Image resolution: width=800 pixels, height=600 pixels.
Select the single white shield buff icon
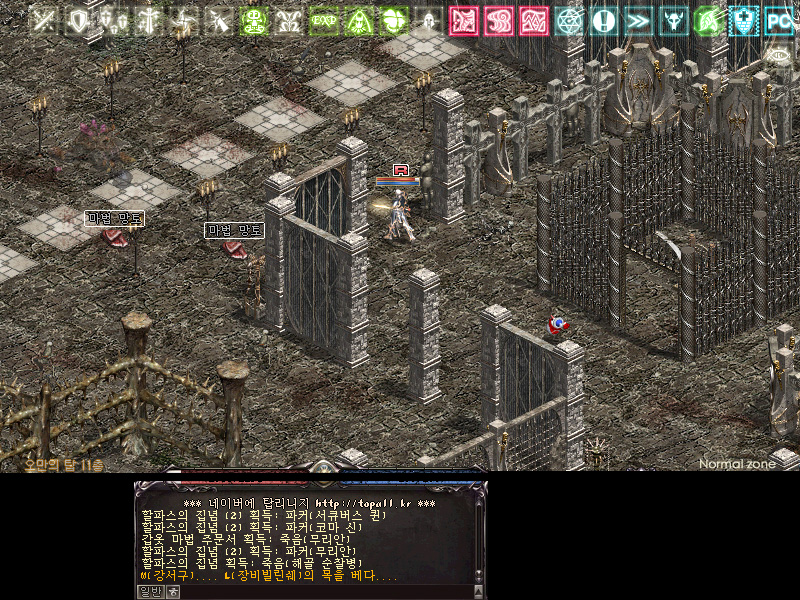pyautogui.click(x=77, y=20)
